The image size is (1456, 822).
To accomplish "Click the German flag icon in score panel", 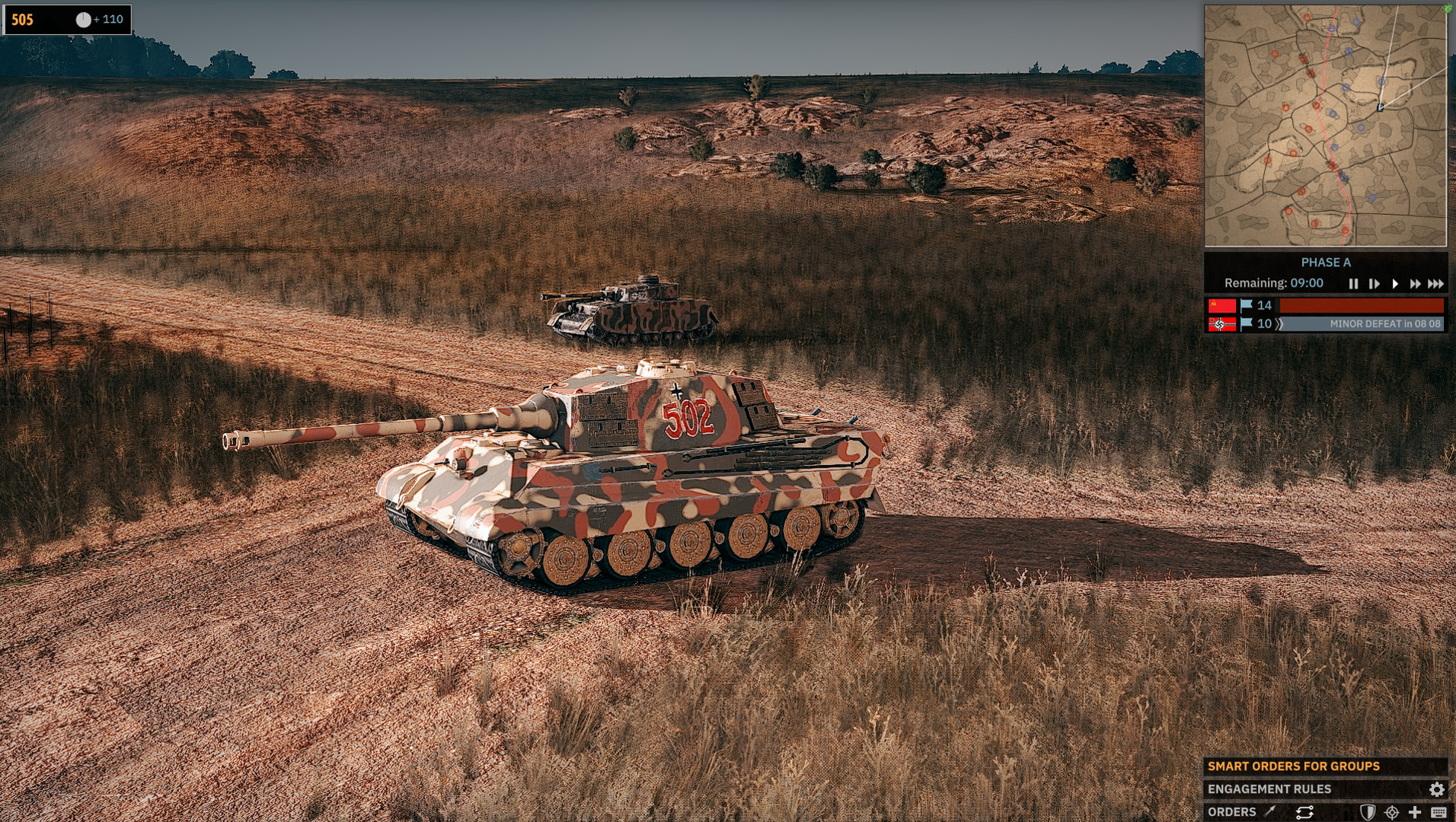I will pos(1222,323).
